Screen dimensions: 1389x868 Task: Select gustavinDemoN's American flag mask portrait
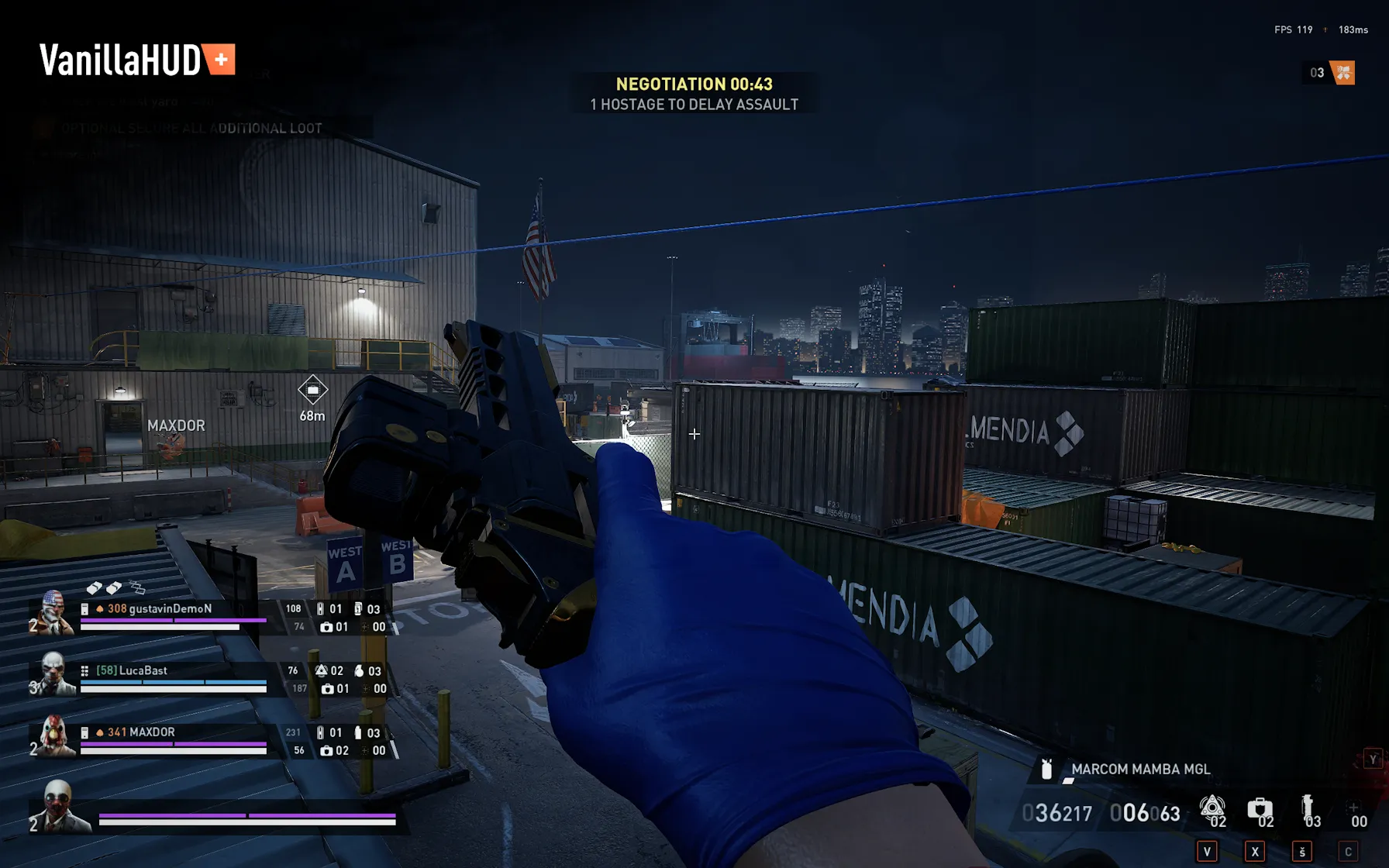[x=52, y=612]
